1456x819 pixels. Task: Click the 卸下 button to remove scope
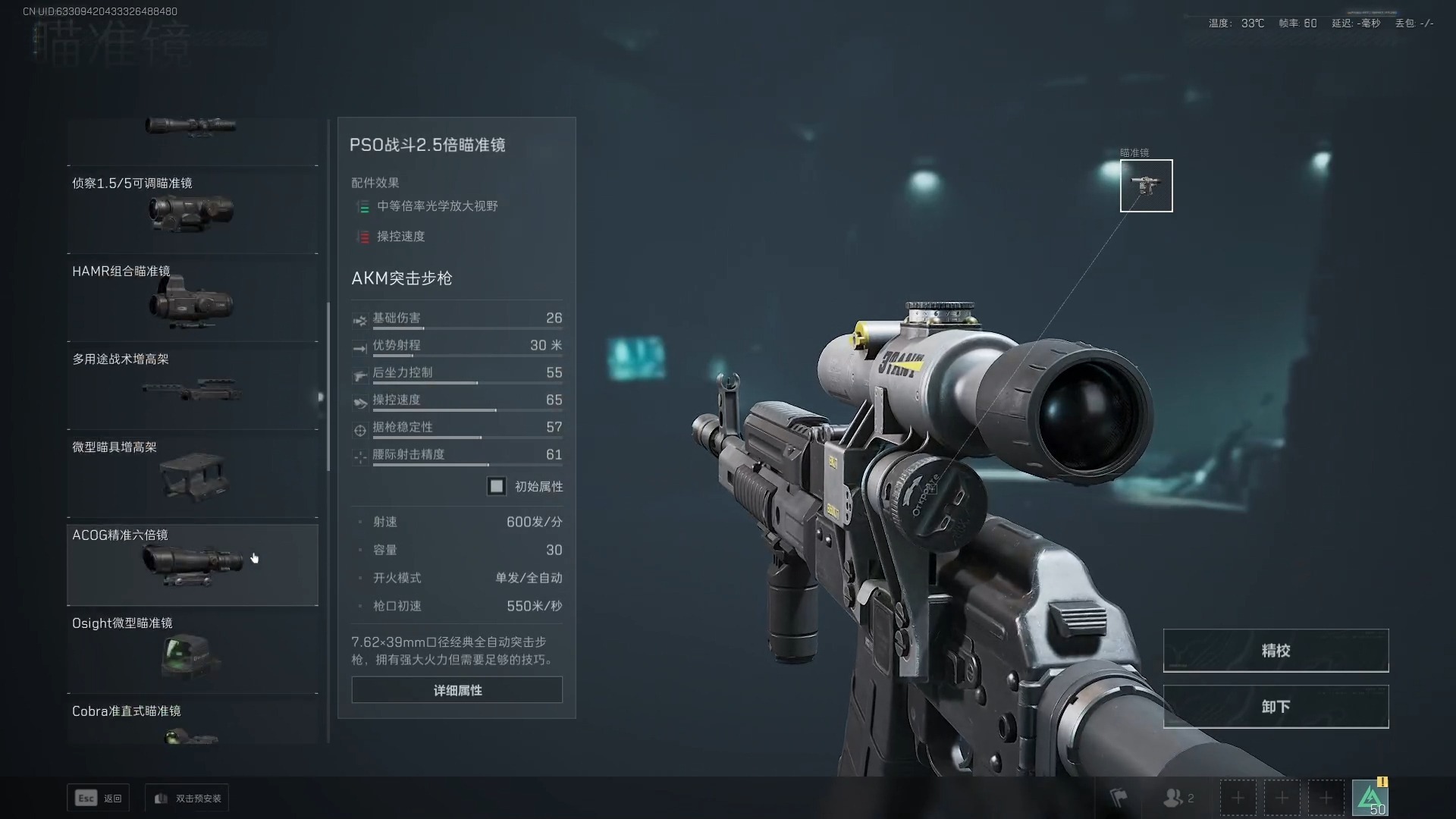point(1276,706)
